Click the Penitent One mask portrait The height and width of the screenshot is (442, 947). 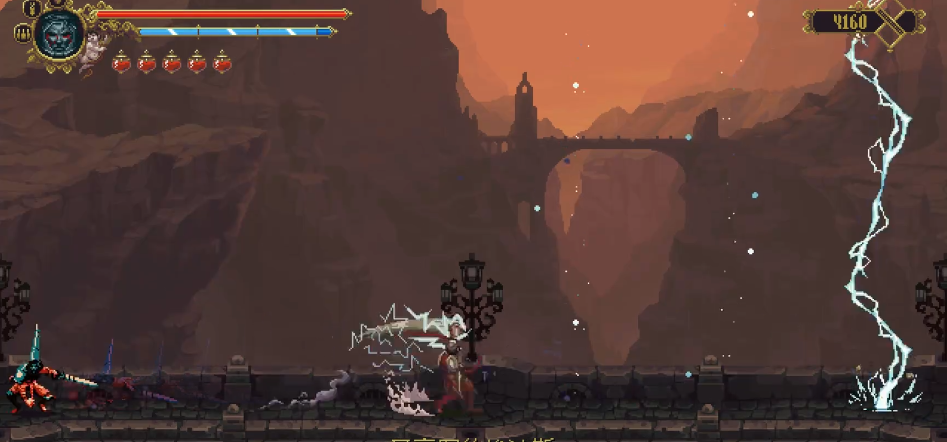point(58,33)
